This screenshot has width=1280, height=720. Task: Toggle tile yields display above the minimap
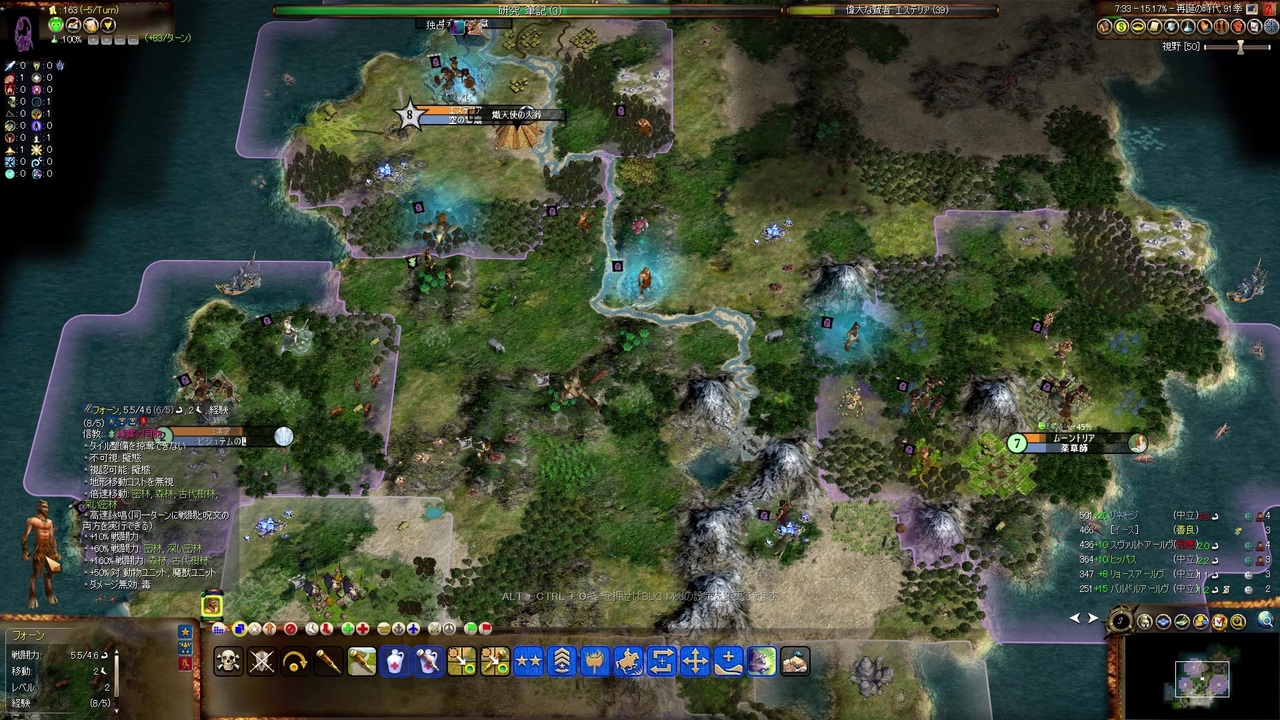tap(1182, 622)
